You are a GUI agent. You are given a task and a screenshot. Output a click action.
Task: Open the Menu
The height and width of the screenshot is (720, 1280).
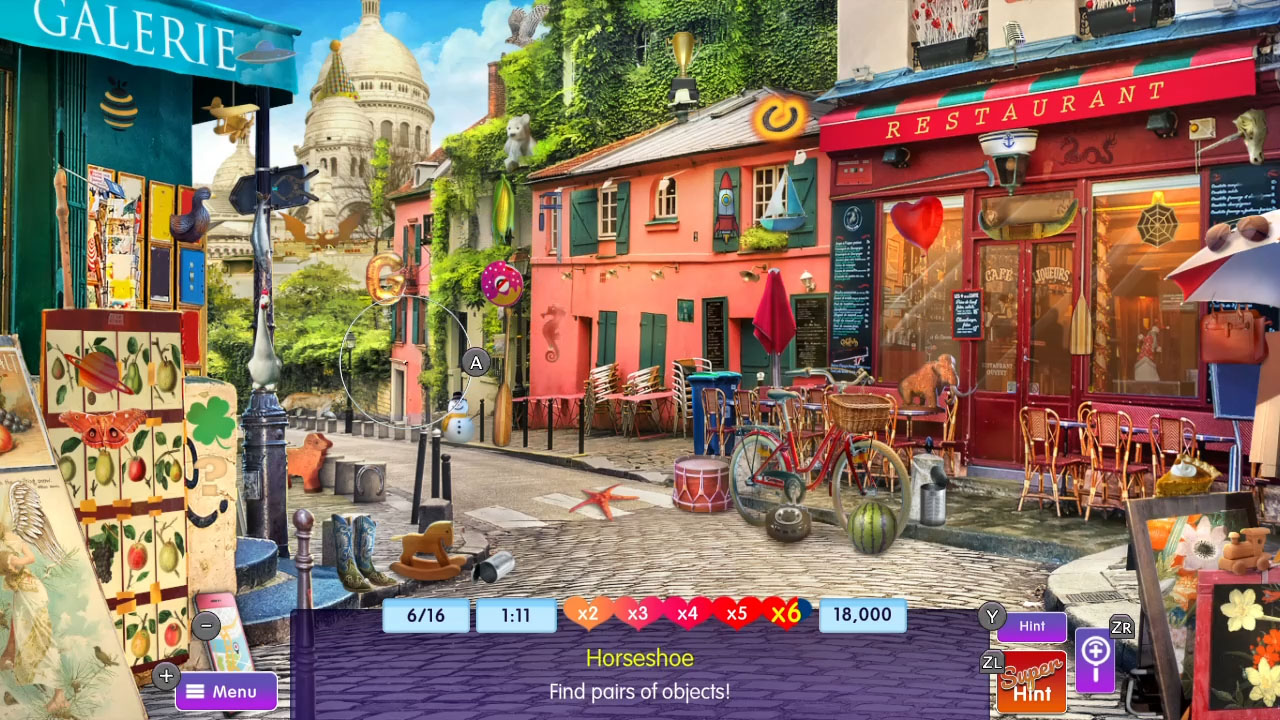(226, 690)
